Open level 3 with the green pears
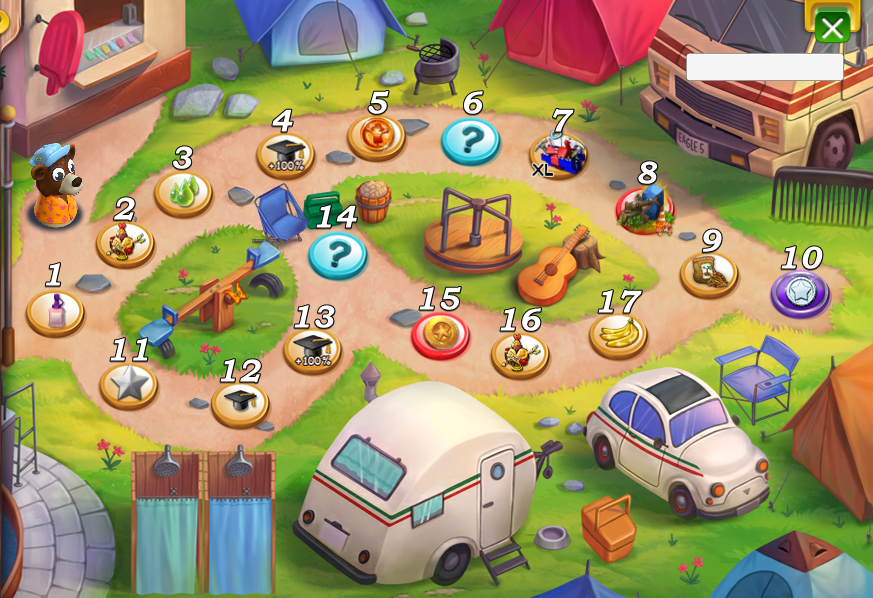873x598 pixels. (183, 192)
